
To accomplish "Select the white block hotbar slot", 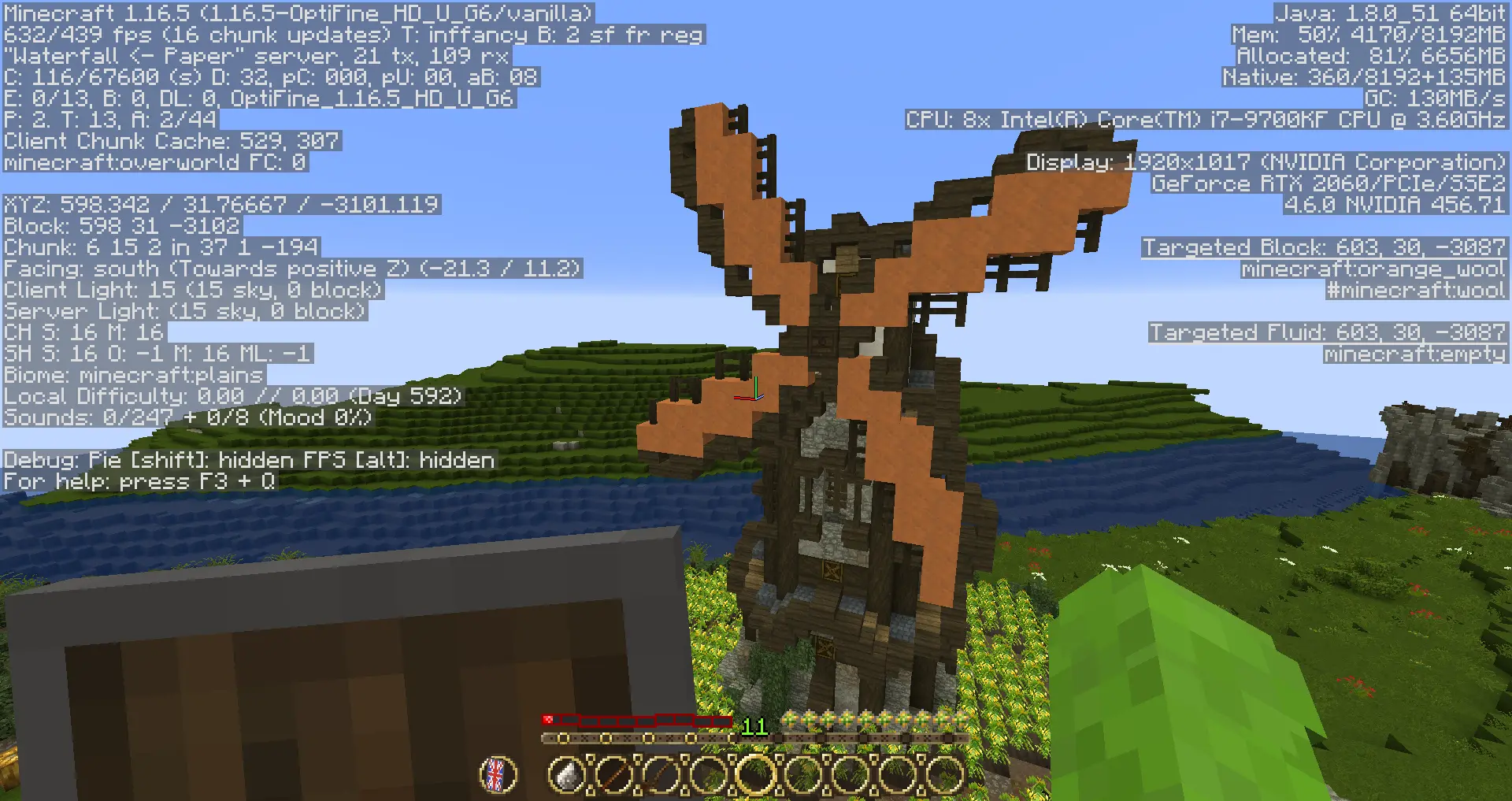I will tap(566, 775).
